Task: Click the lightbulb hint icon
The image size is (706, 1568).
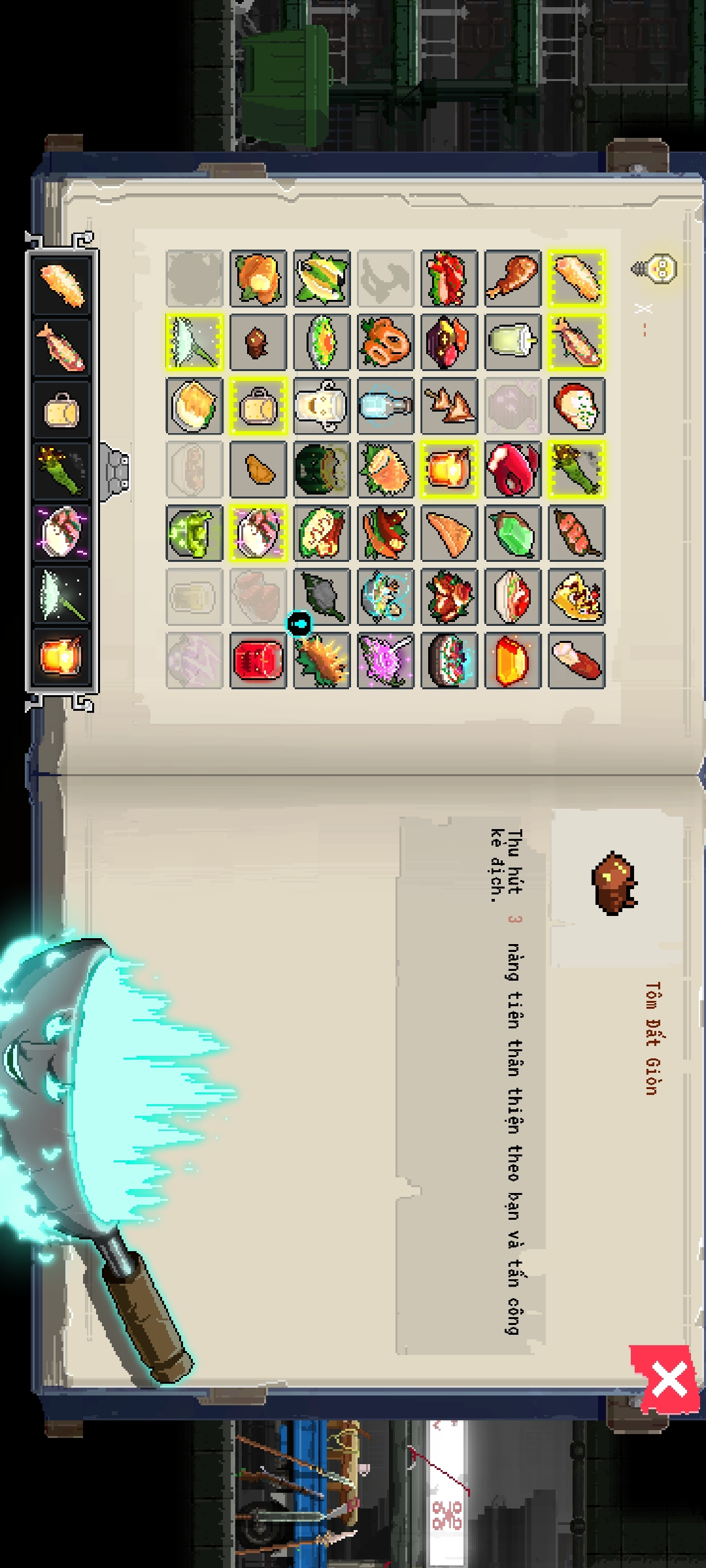Action: pos(655,268)
